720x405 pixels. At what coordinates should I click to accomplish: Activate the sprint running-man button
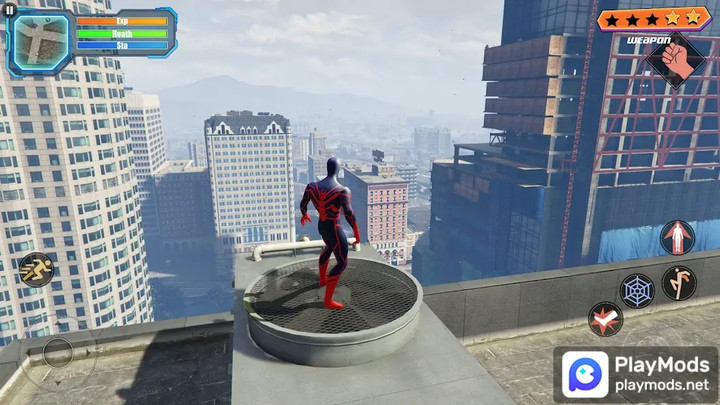coord(35,270)
